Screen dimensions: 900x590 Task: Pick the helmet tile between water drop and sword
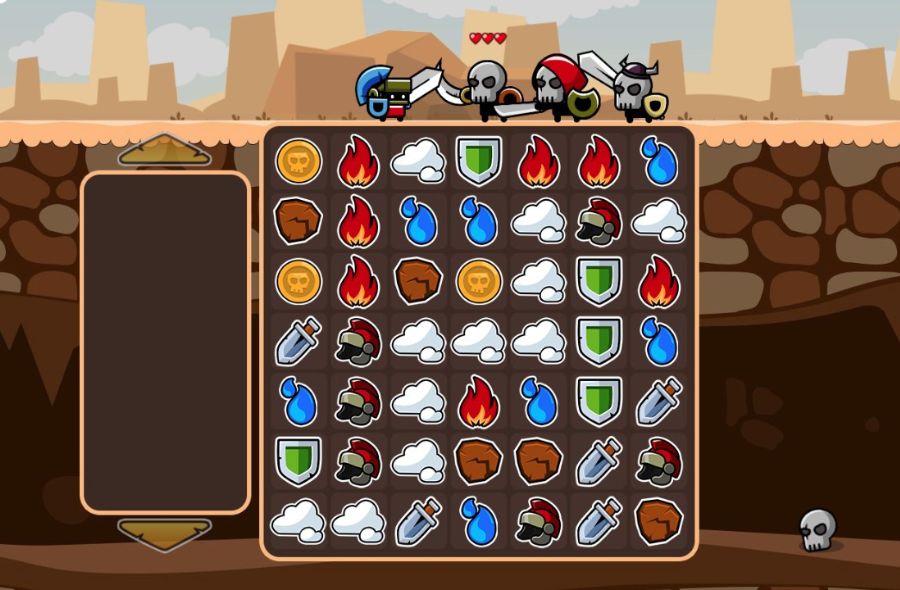pos(538,522)
